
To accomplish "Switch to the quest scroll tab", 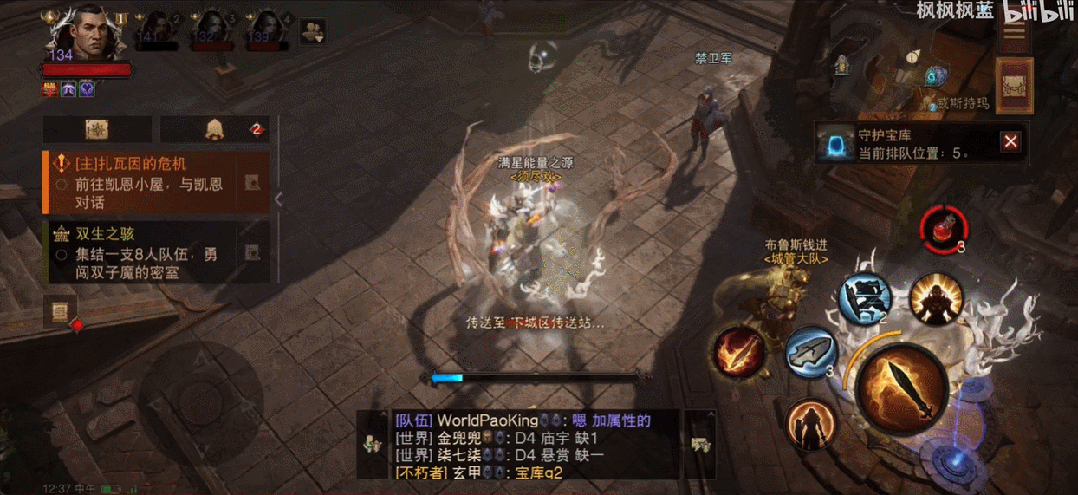I will click(97, 129).
